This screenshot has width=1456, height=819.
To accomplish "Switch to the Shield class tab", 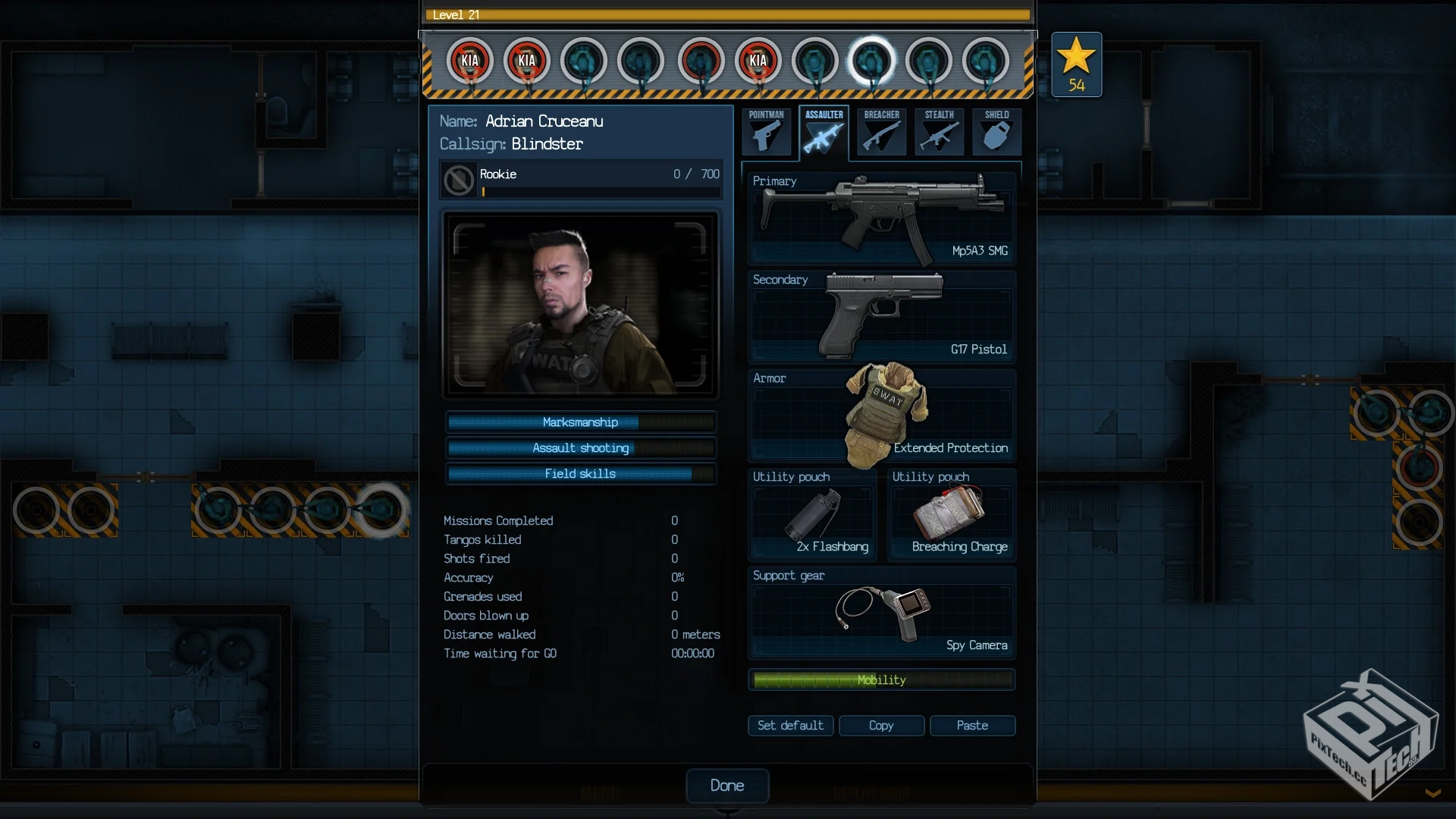I will click(x=997, y=132).
